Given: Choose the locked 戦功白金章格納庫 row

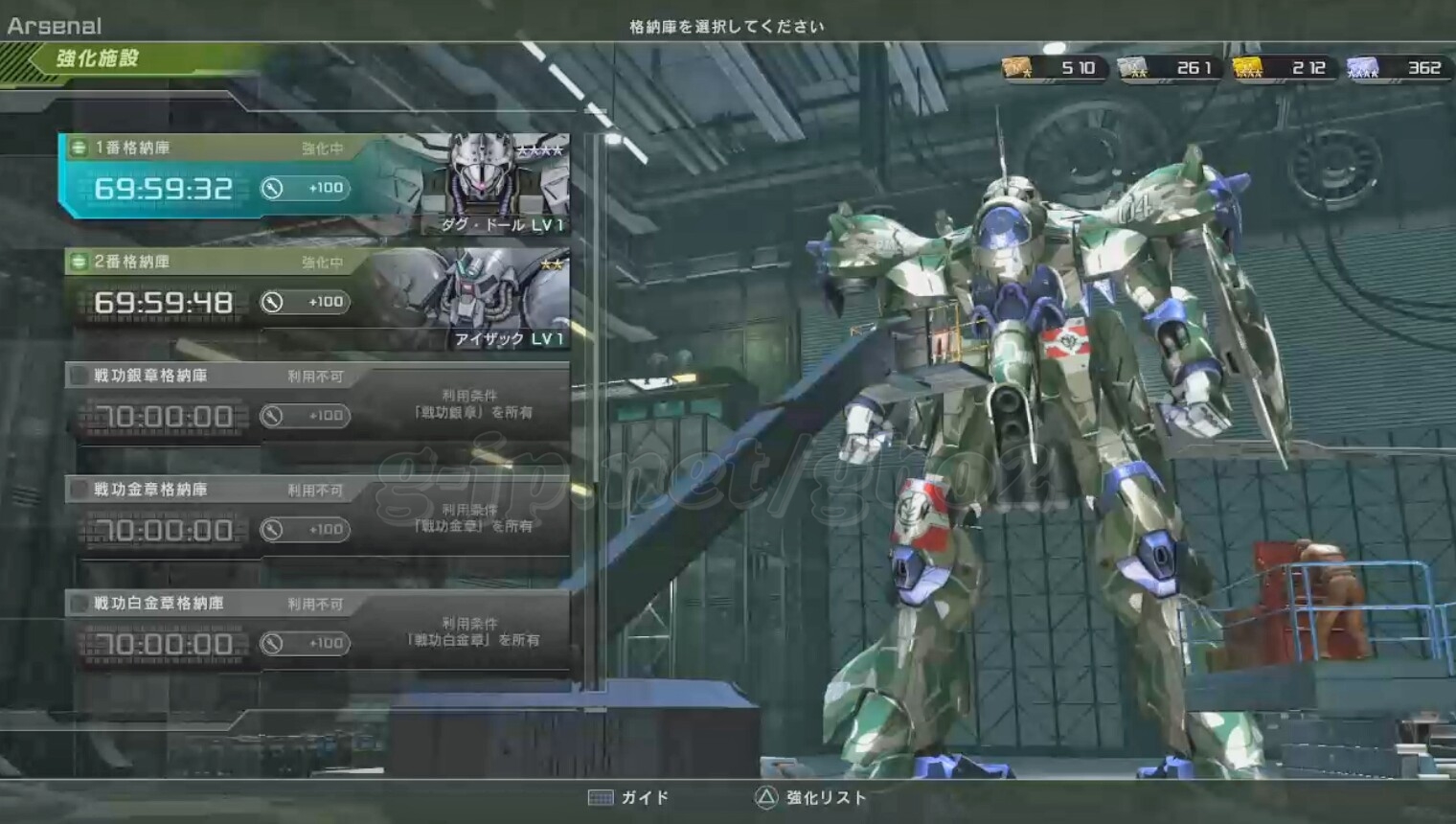Looking at the screenshot, I should click(x=316, y=631).
